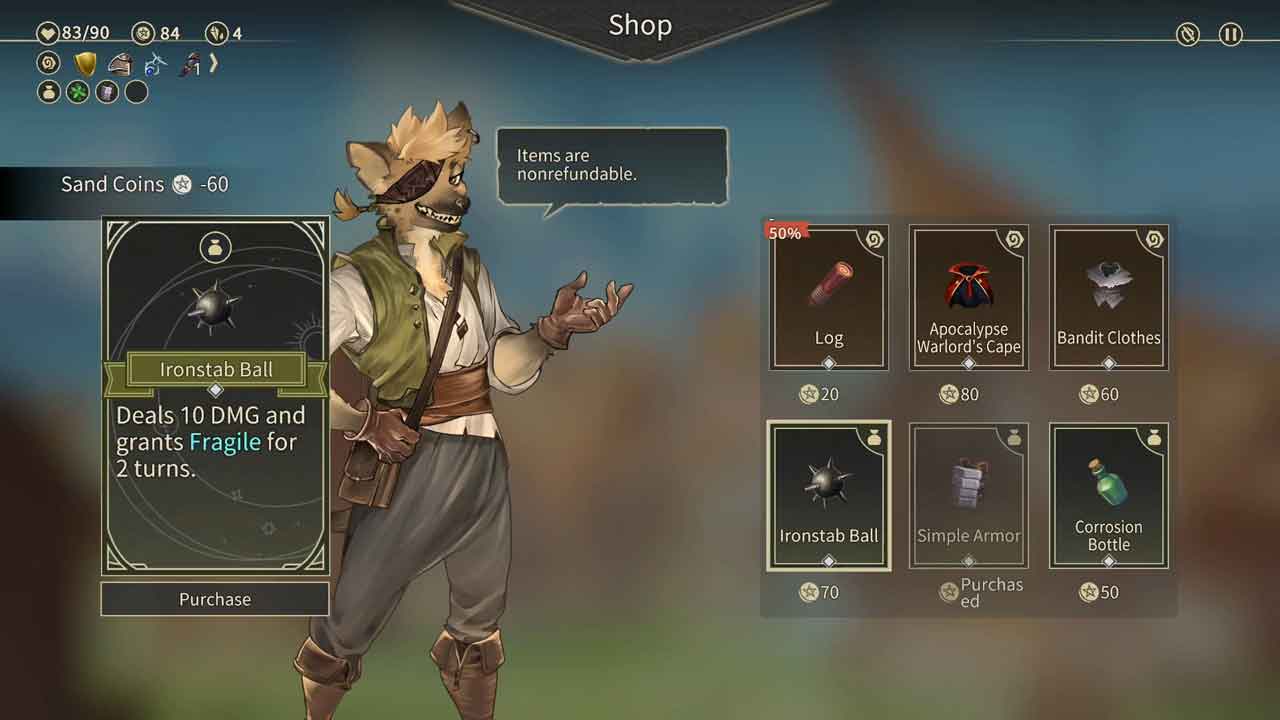The height and width of the screenshot is (720, 1280).
Task: Select the Bandit Clothes card
Action: pyautogui.click(x=1108, y=298)
